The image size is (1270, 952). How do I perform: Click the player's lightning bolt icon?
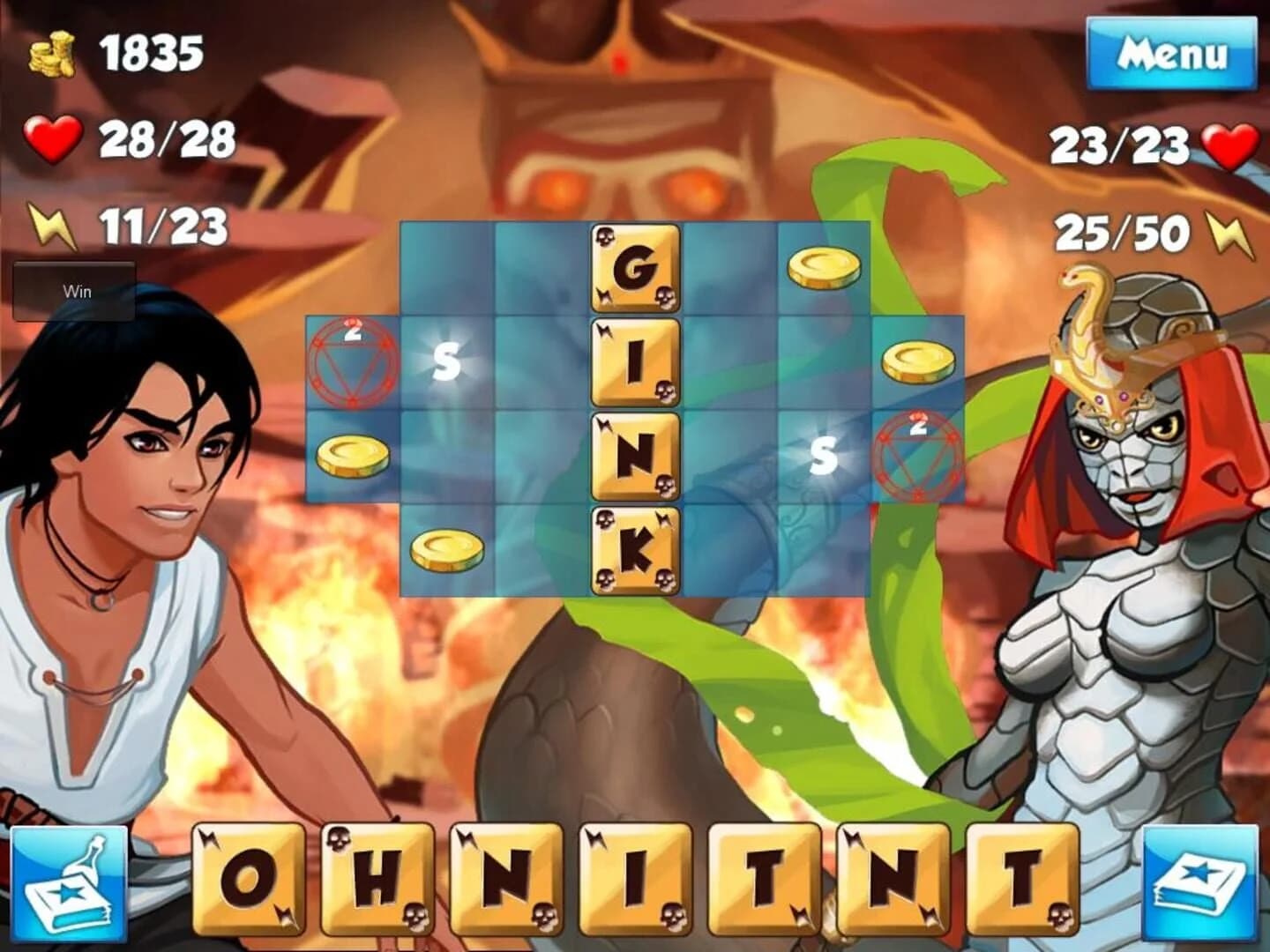(x=51, y=223)
